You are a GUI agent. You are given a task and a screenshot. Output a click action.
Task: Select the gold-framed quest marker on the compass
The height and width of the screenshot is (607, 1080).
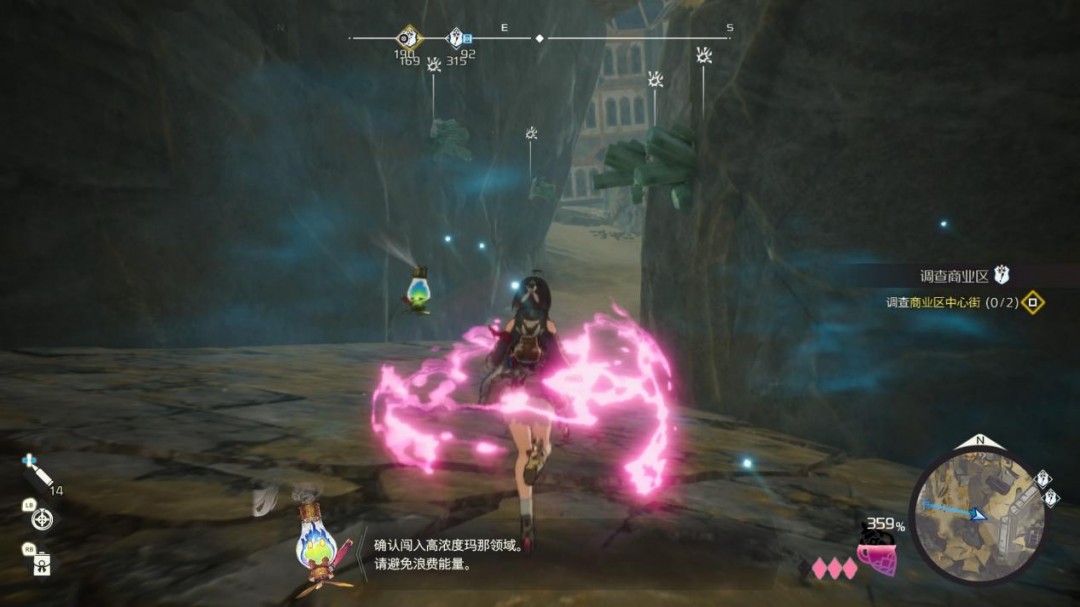tap(406, 39)
